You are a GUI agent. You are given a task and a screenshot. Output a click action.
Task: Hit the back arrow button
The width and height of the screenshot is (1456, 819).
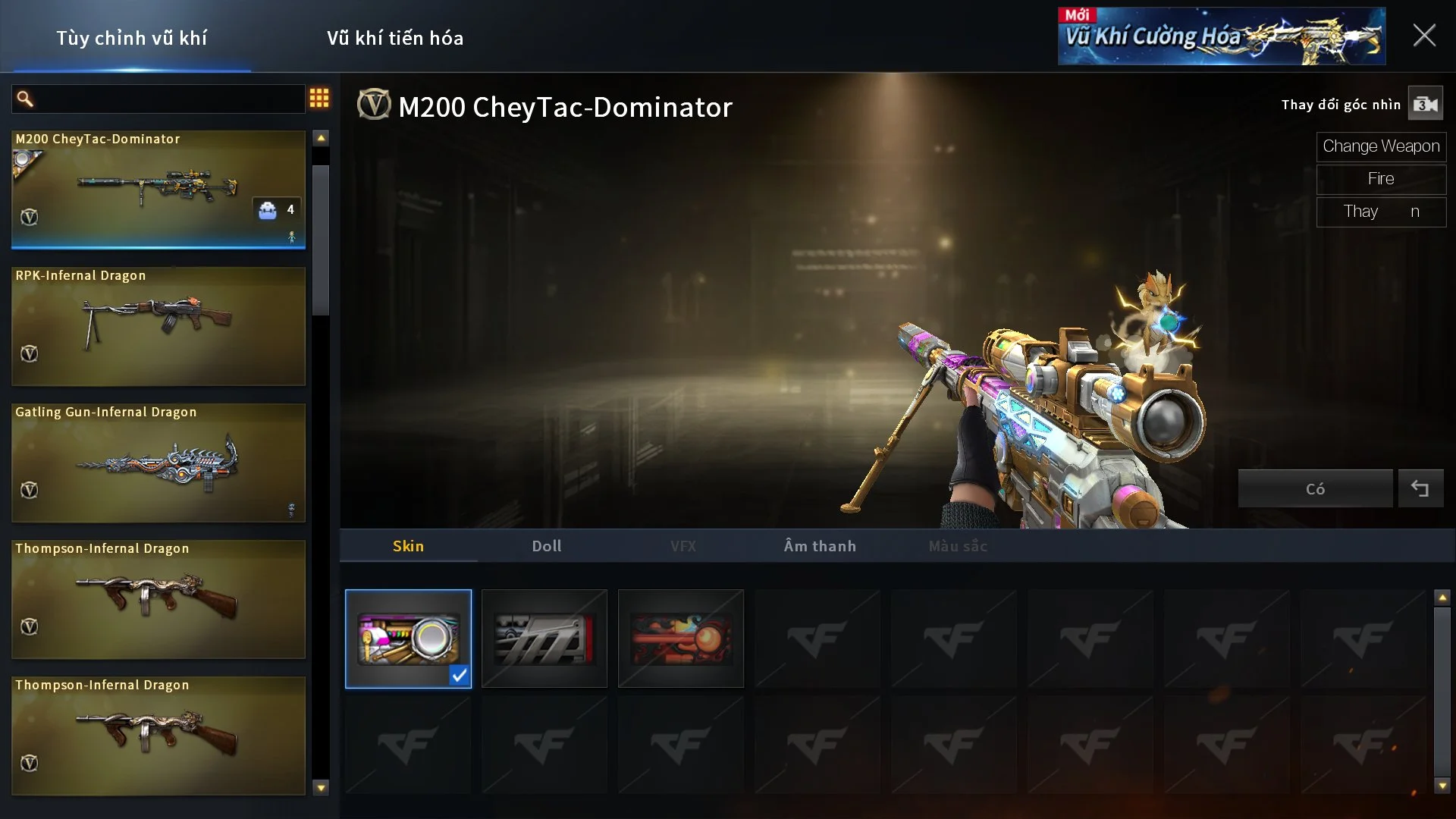point(1420,489)
